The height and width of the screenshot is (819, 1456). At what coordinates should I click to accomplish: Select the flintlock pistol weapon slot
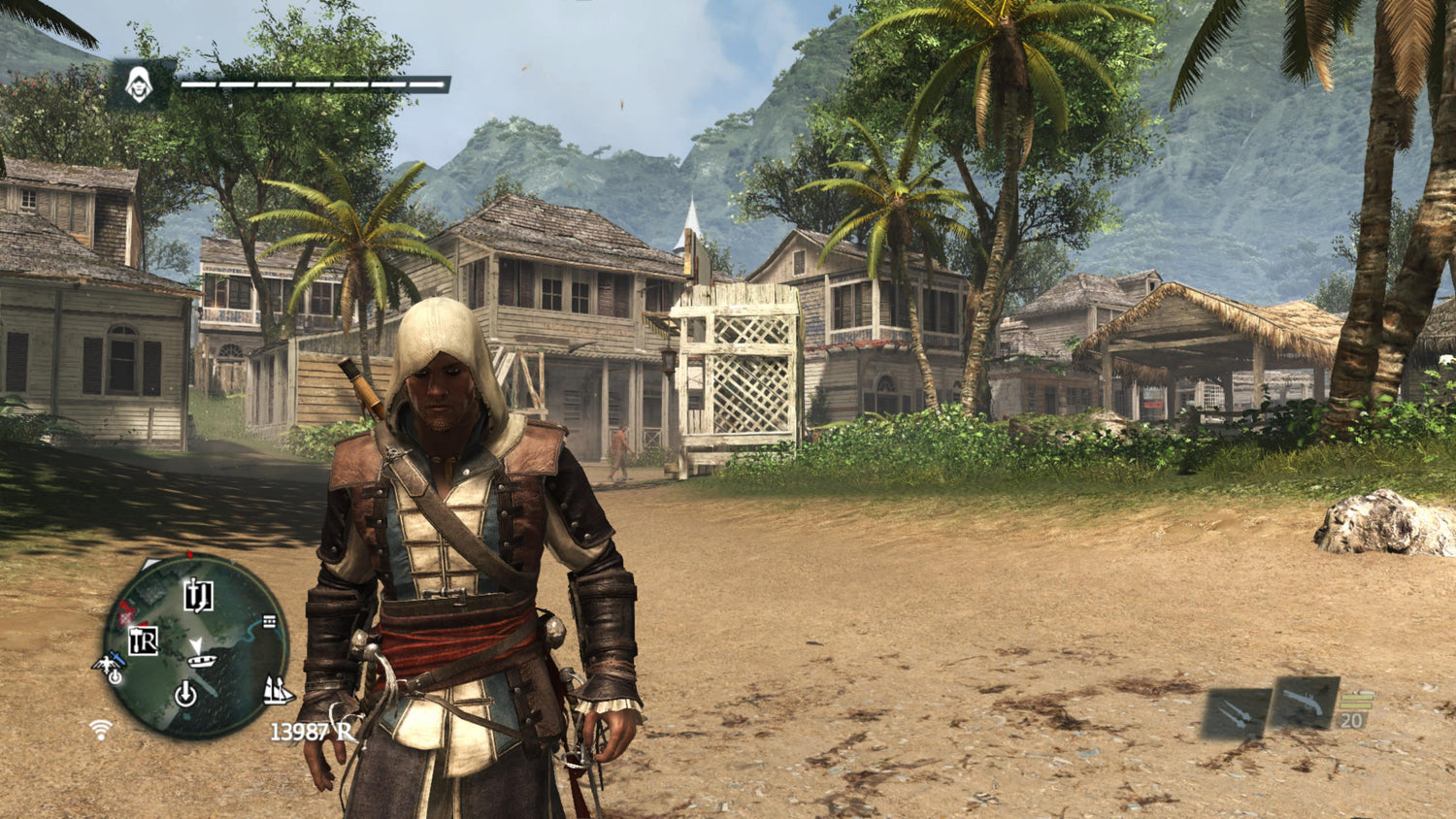(x=1306, y=702)
